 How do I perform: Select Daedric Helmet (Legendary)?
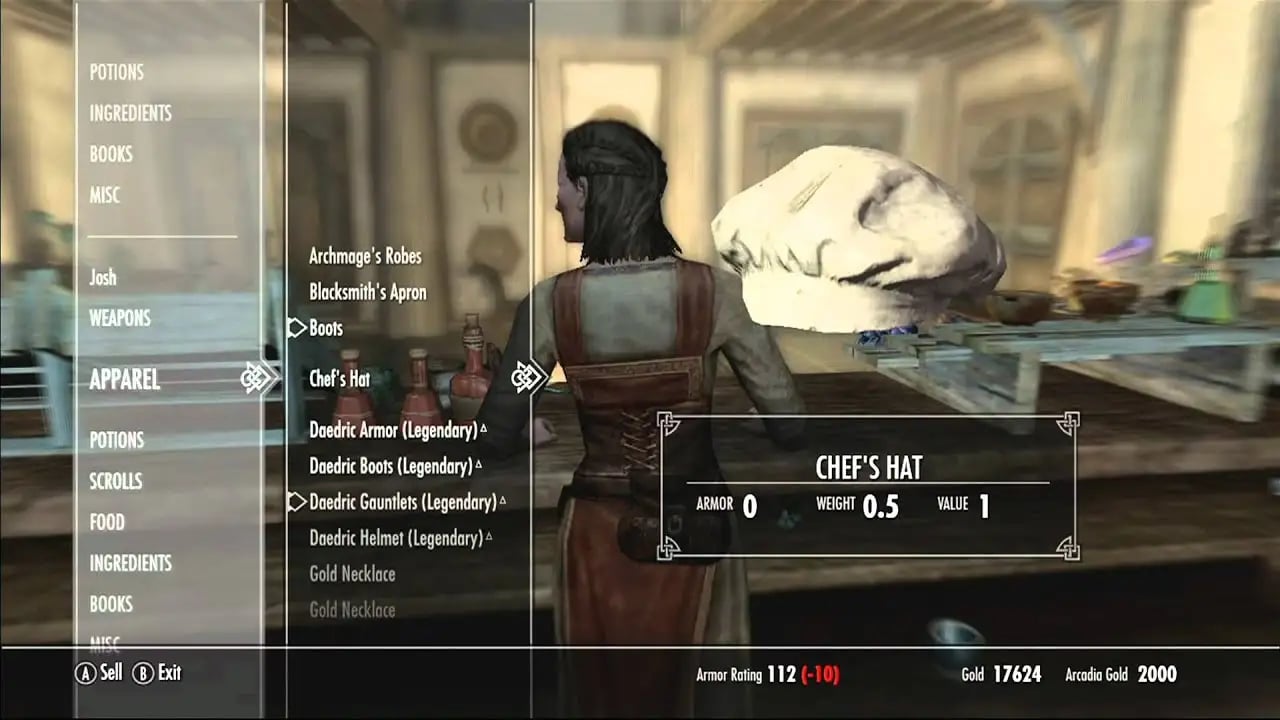click(x=396, y=538)
